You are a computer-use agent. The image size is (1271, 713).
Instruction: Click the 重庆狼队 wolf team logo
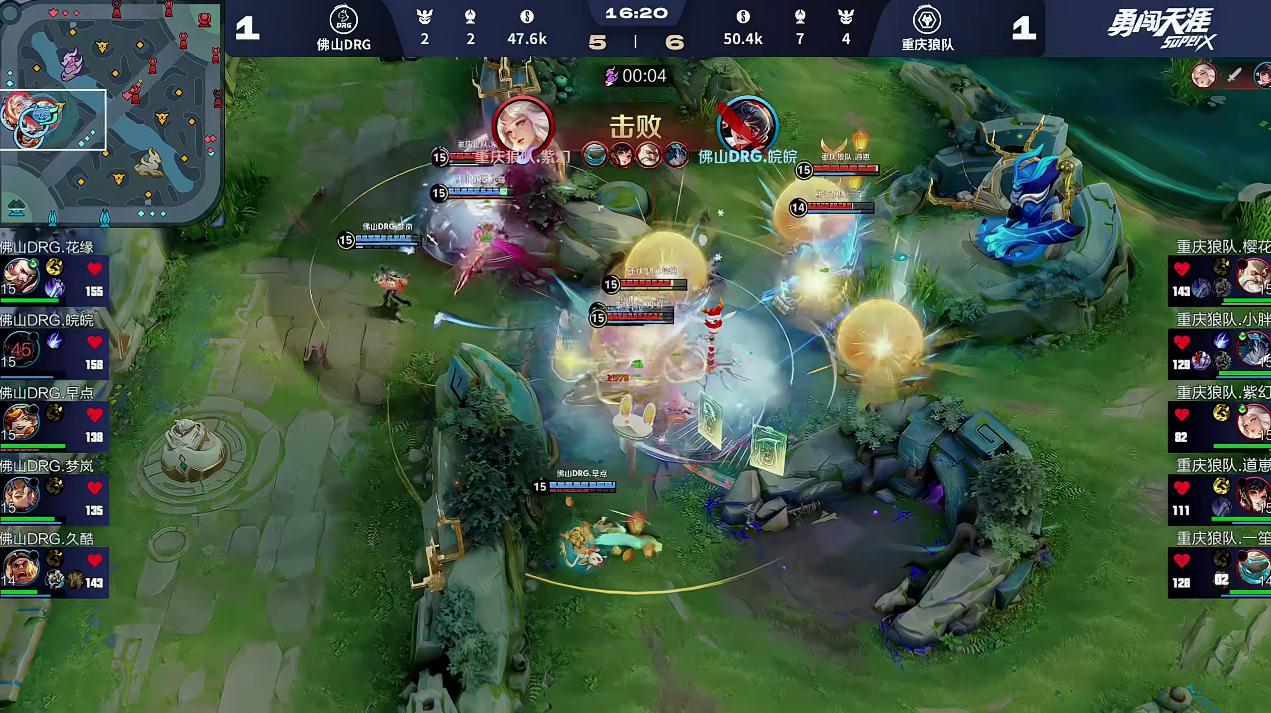coord(926,20)
